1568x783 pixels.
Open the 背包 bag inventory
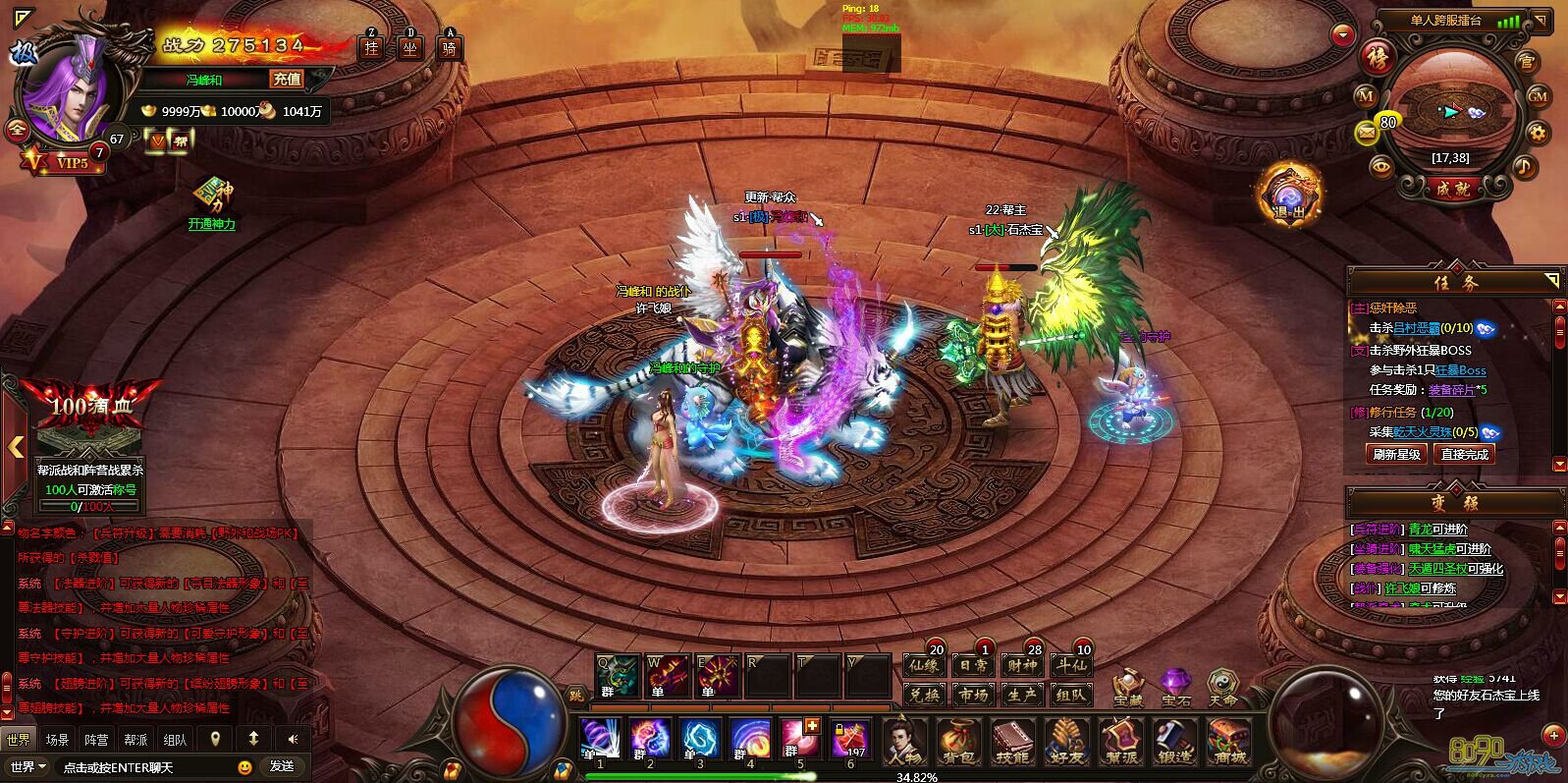pos(959,742)
